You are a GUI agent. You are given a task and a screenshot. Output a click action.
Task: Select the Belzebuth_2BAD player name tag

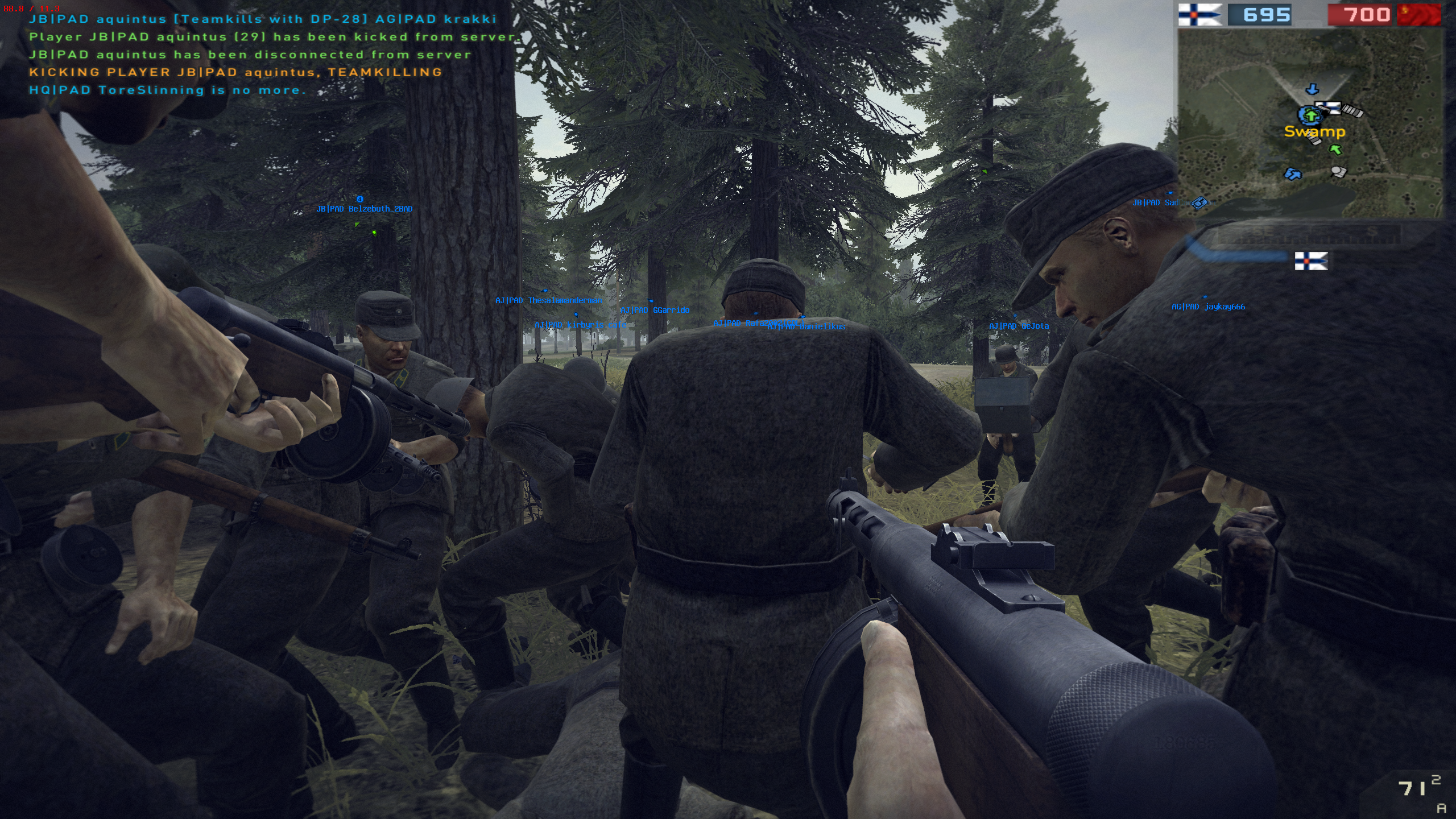click(x=365, y=209)
